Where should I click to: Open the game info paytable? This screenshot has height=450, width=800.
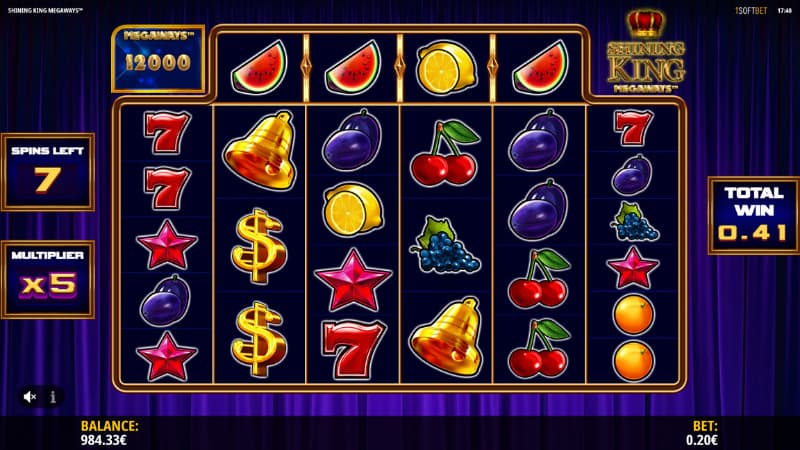(x=53, y=397)
